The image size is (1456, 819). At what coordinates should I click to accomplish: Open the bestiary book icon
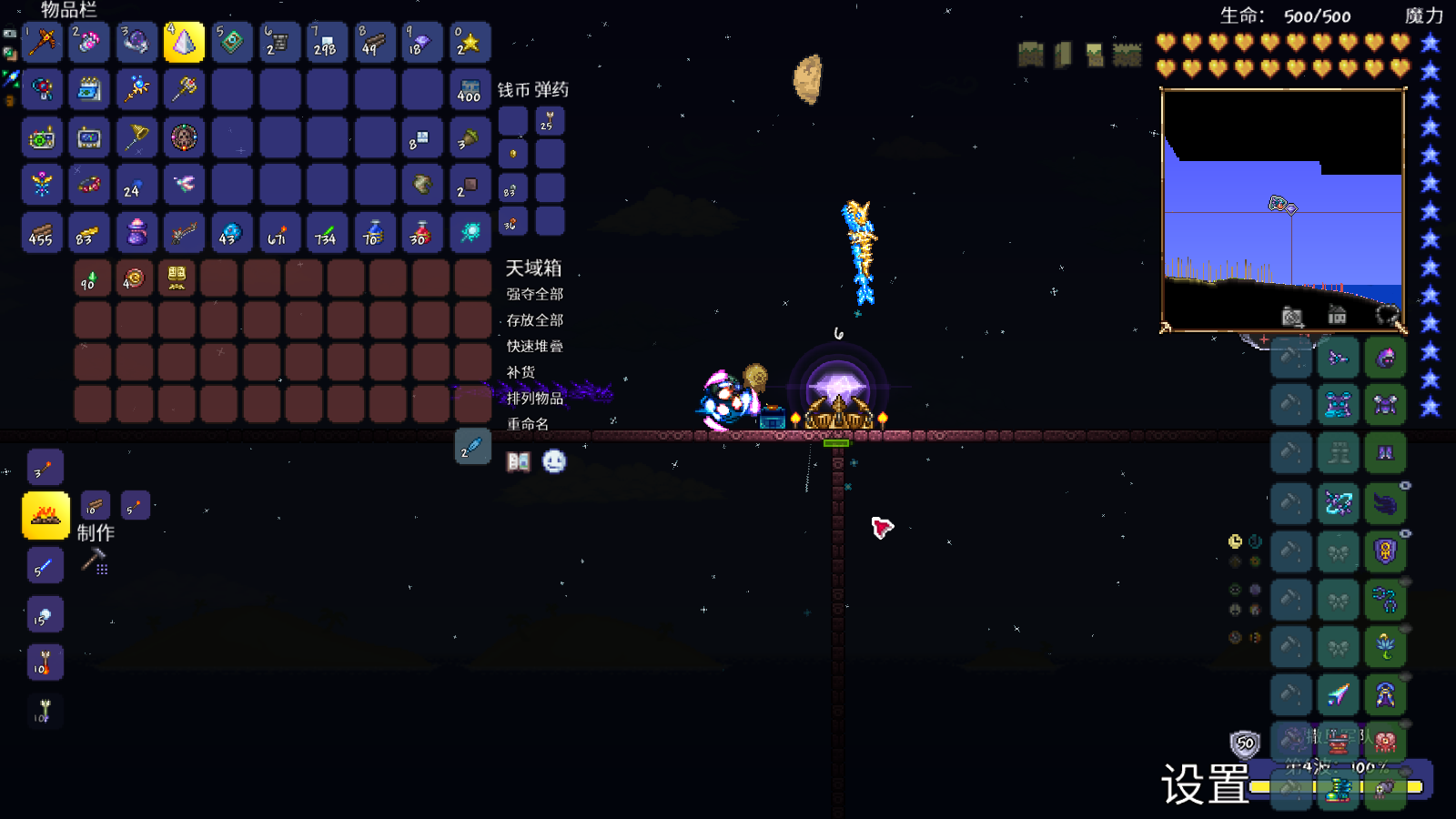[519, 462]
